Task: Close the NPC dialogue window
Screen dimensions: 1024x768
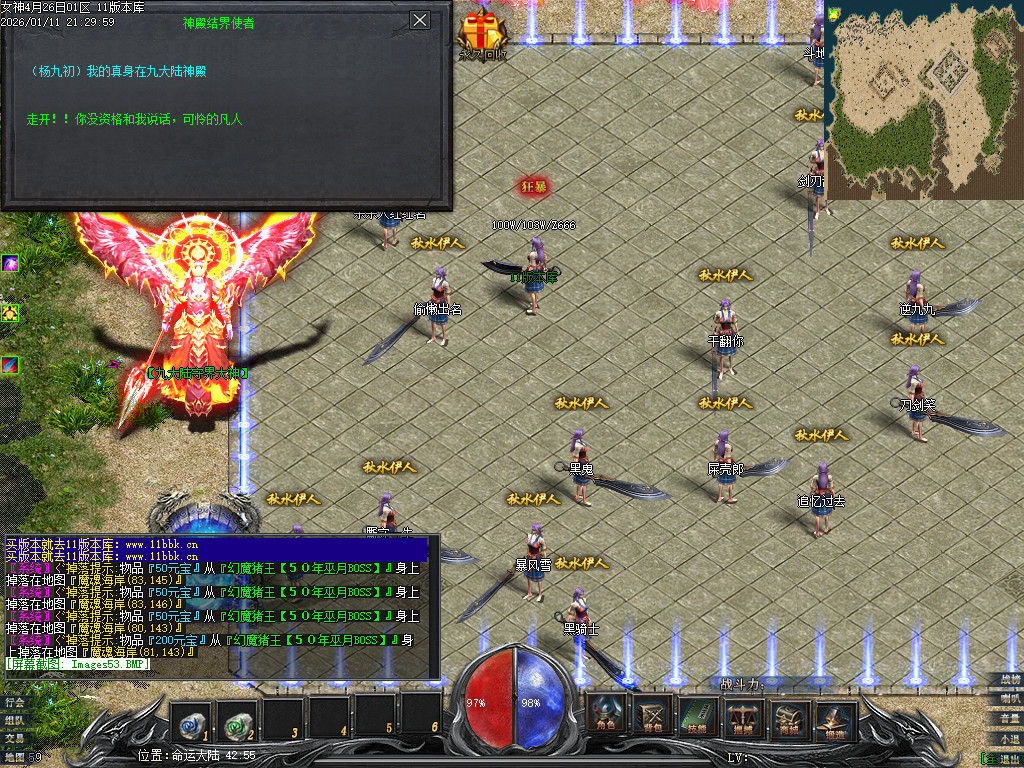Action: pos(420,20)
